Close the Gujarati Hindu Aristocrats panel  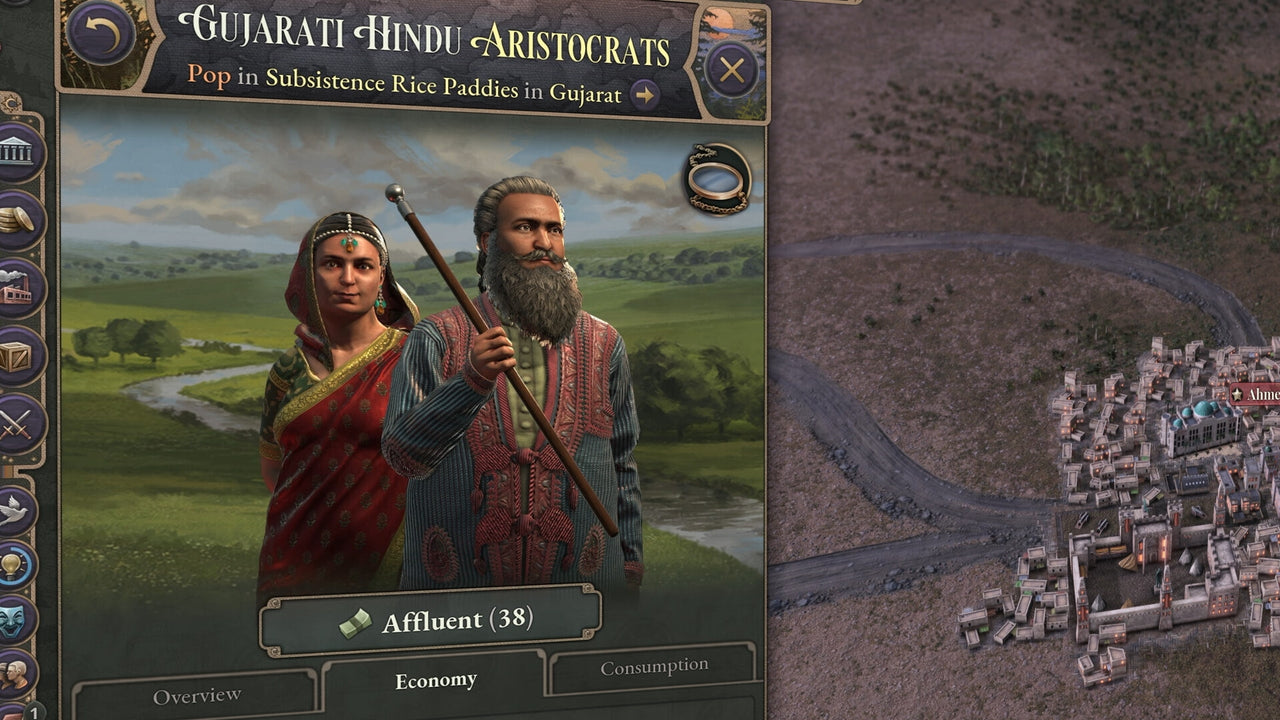[731, 69]
